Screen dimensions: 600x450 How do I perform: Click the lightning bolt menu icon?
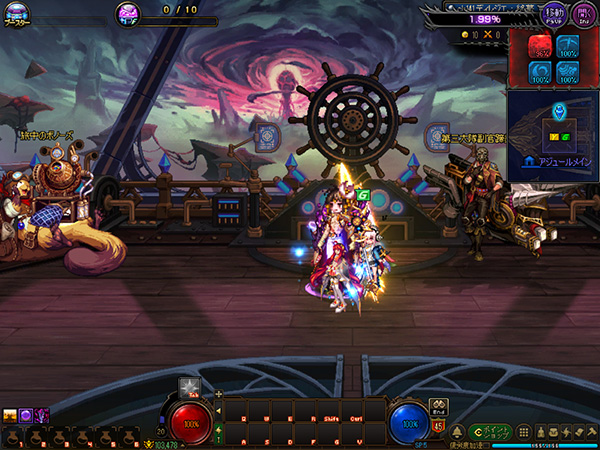coord(567,431)
